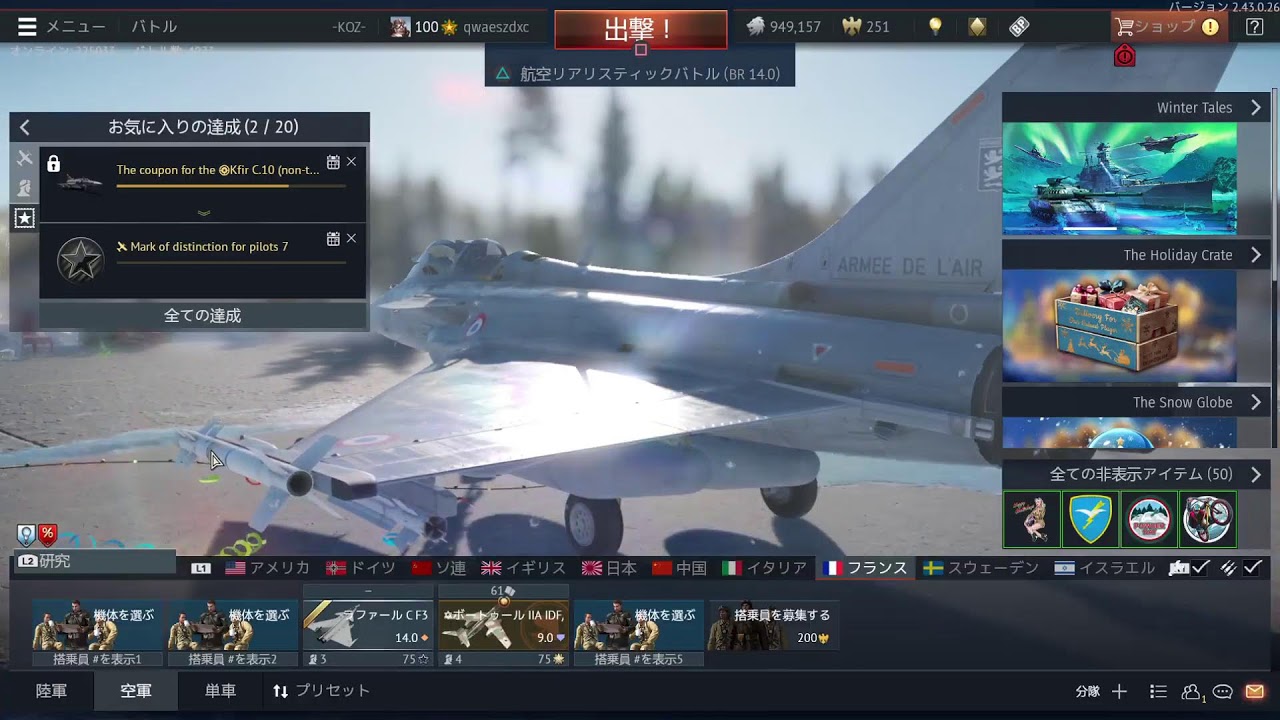The image size is (1280, 720).
Task: Remove the Kfir C.10 coupon achievement
Action: tap(351, 162)
